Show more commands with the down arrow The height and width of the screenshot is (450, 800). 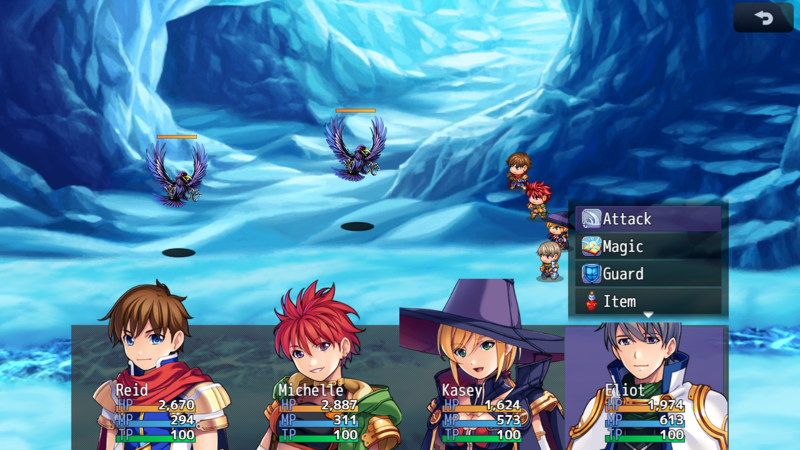[648, 315]
